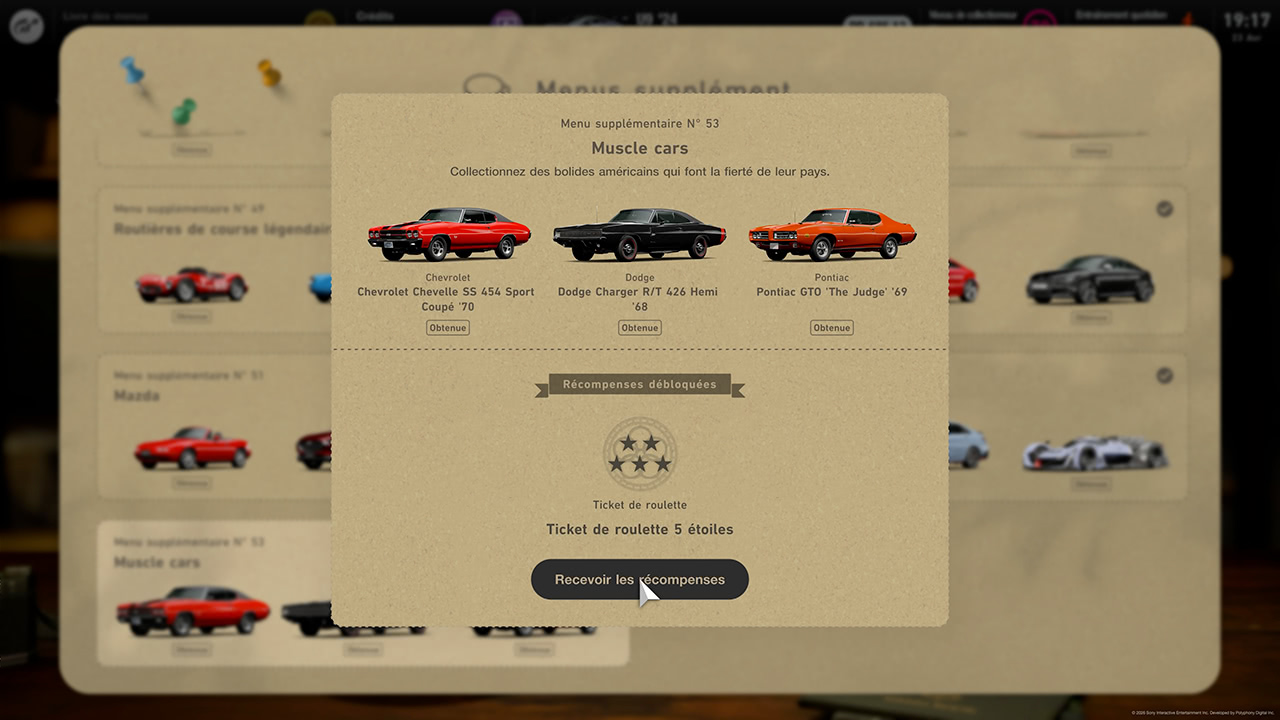Click the Obtenue badge under the Dodge Charger
1280x720 pixels.
639,327
